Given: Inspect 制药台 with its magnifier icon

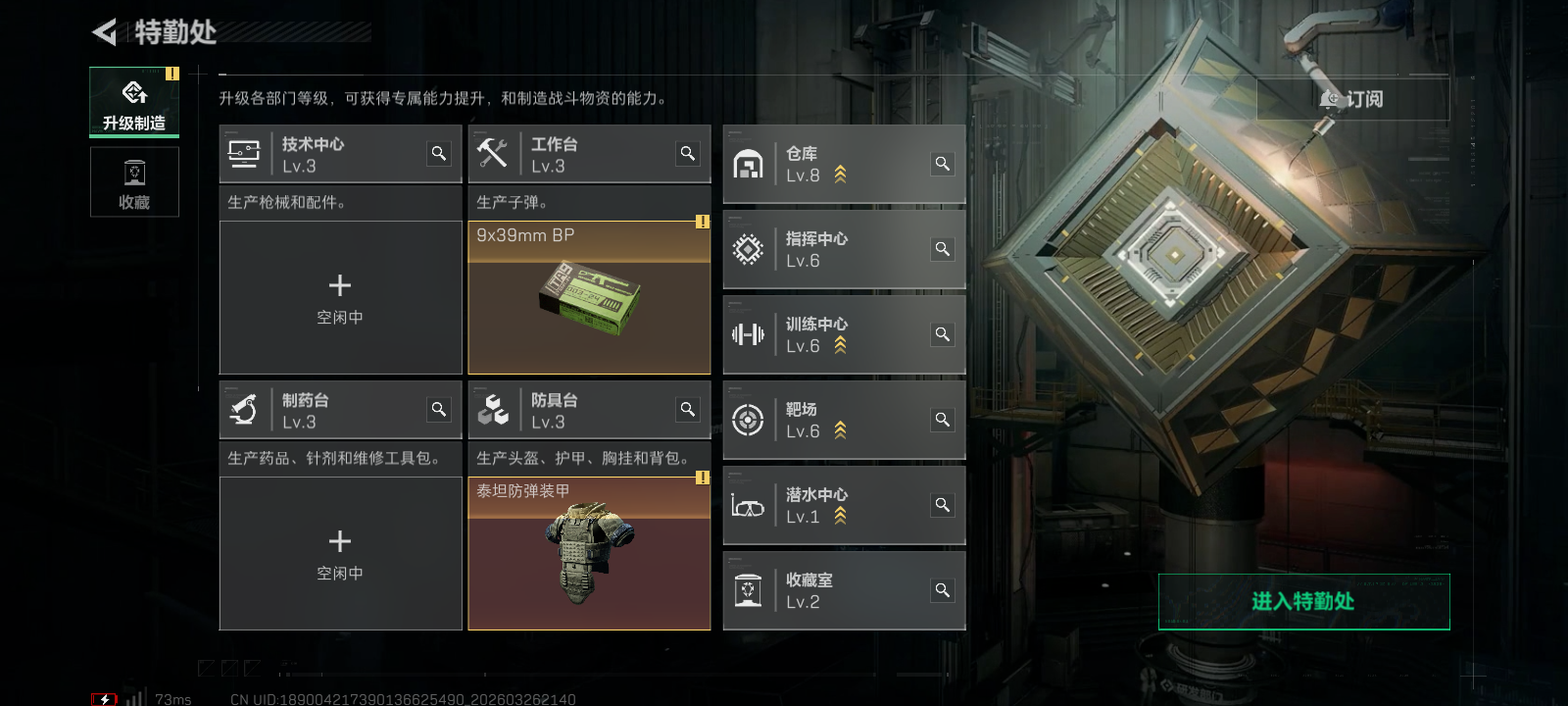Looking at the screenshot, I should tap(439, 409).
